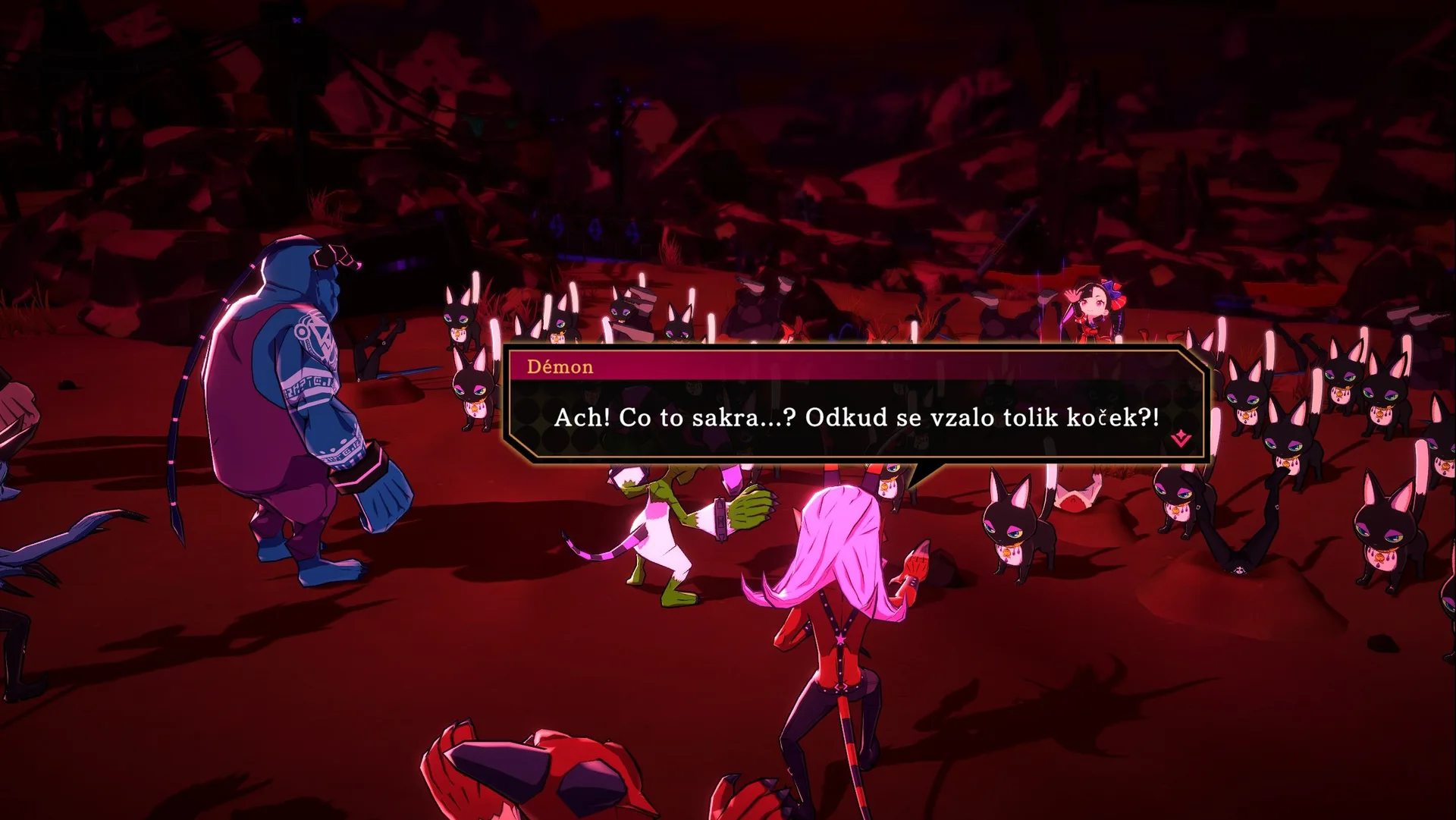
Task: Click the Démon dialogue box to continue
Action: (x=855, y=417)
